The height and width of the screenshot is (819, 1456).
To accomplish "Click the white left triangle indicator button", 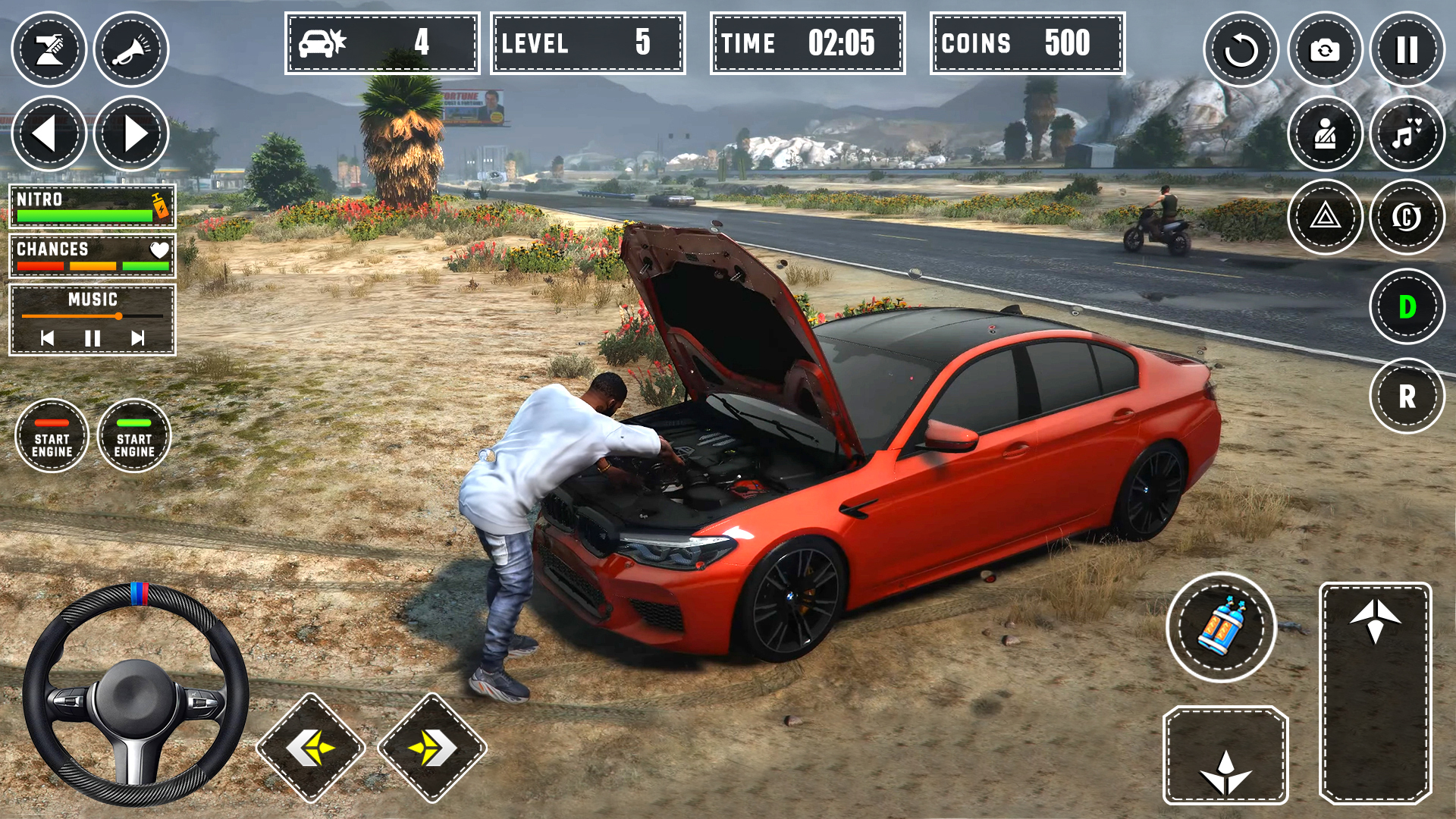I will [49, 134].
